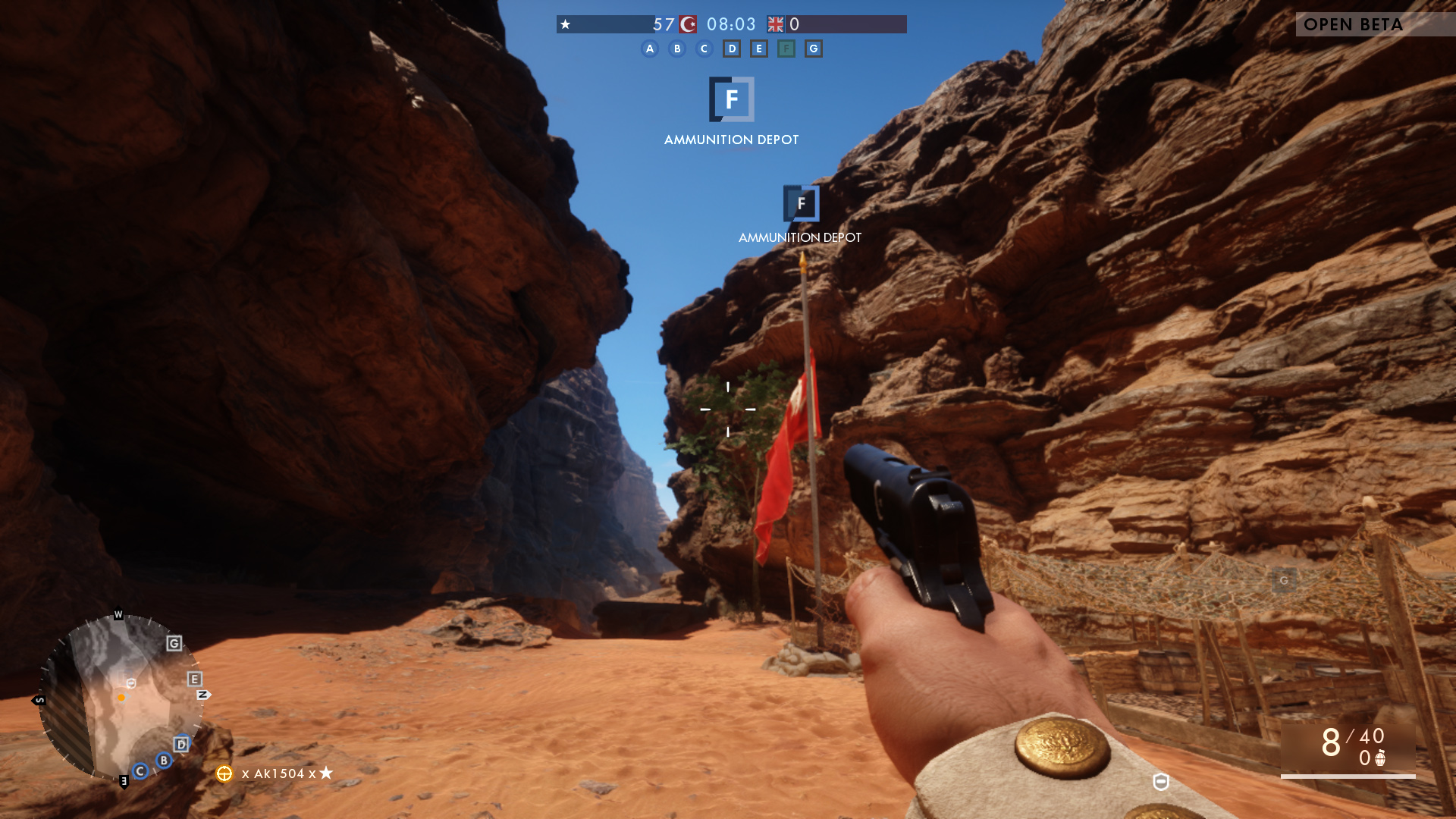1456x819 pixels.
Task: Select squad member x Ak1504 x
Action: [x=278, y=773]
